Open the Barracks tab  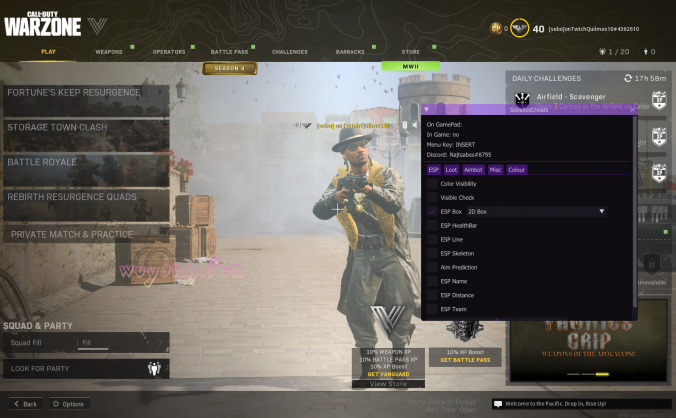click(351, 51)
